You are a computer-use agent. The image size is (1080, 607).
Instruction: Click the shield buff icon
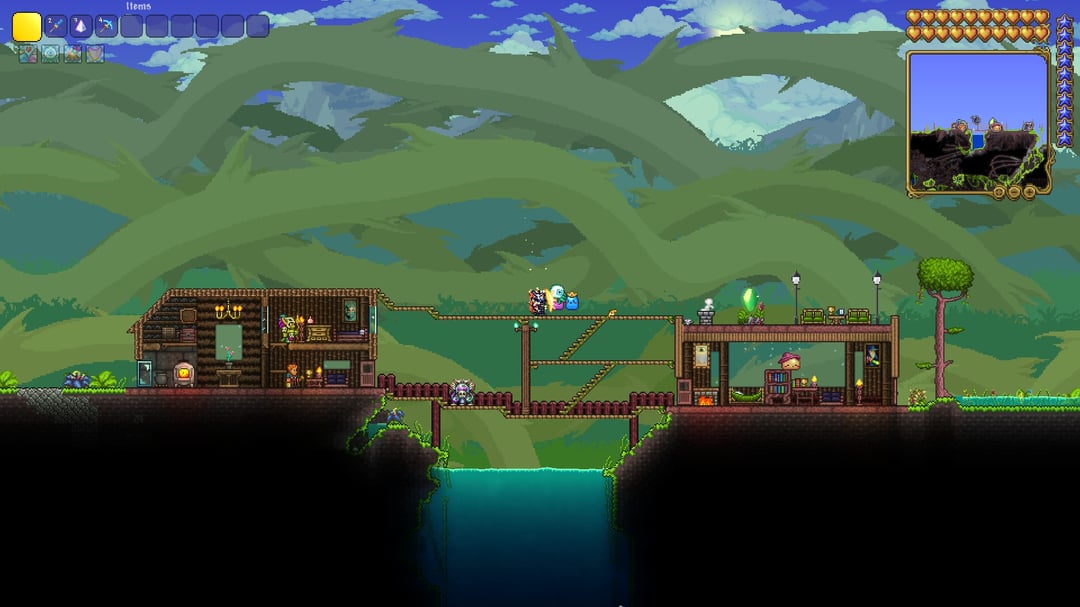95,54
